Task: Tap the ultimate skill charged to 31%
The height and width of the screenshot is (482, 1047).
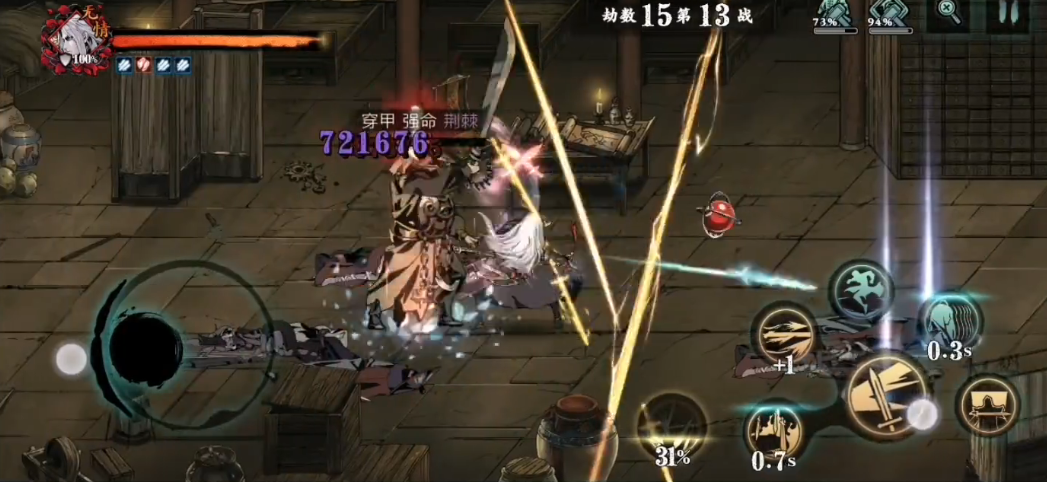Action: point(672,427)
